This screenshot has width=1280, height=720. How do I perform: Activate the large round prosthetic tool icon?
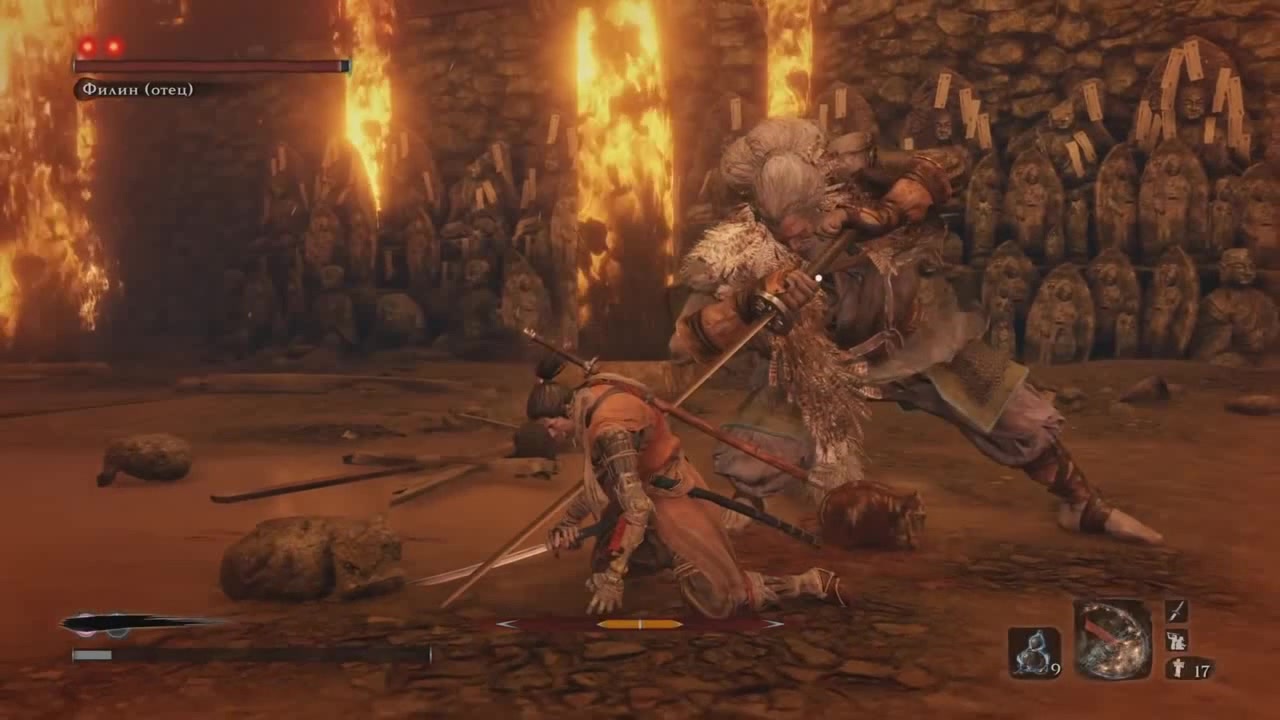1113,639
